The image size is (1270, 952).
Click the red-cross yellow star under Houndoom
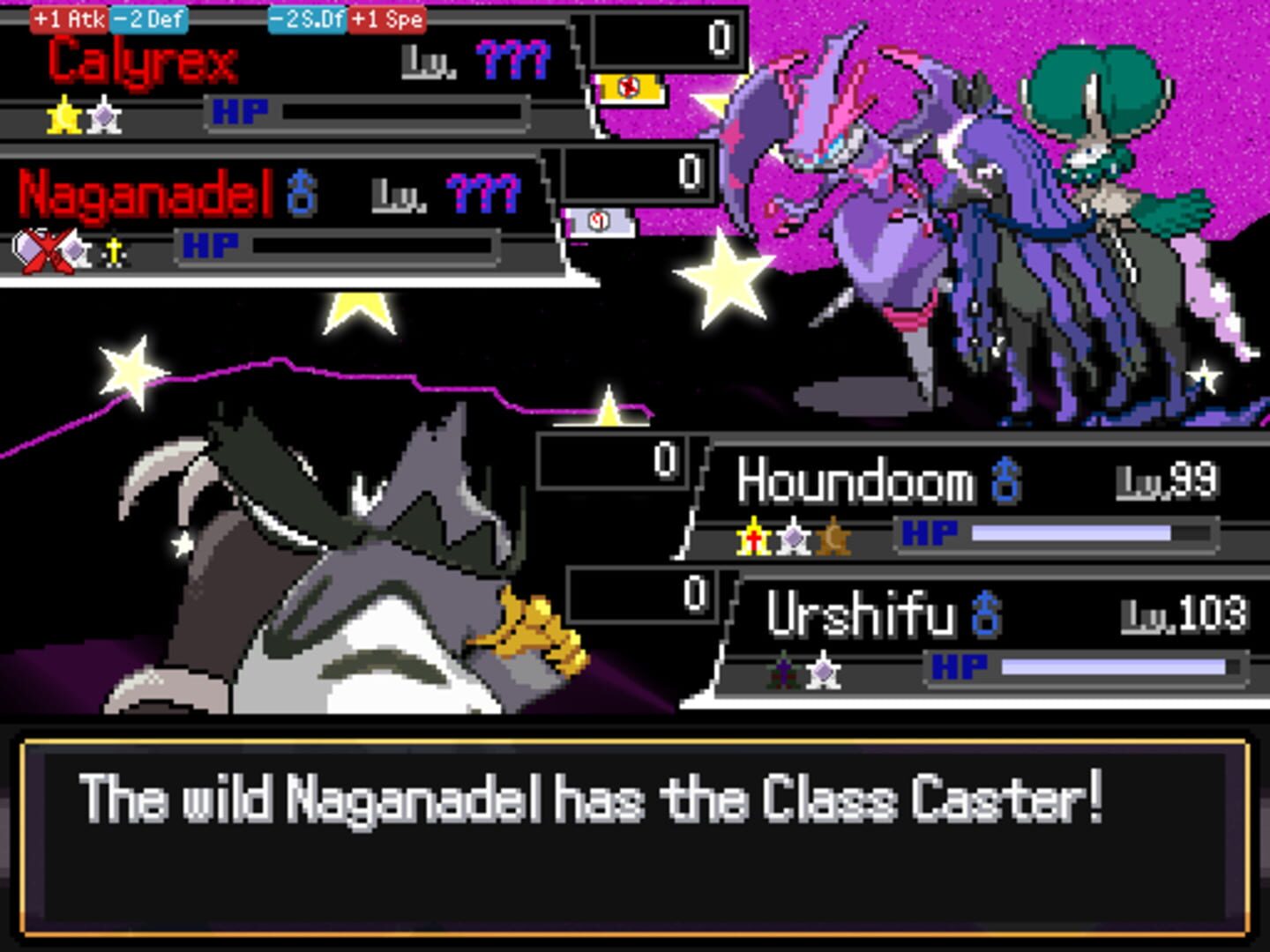tap(751, 538)
